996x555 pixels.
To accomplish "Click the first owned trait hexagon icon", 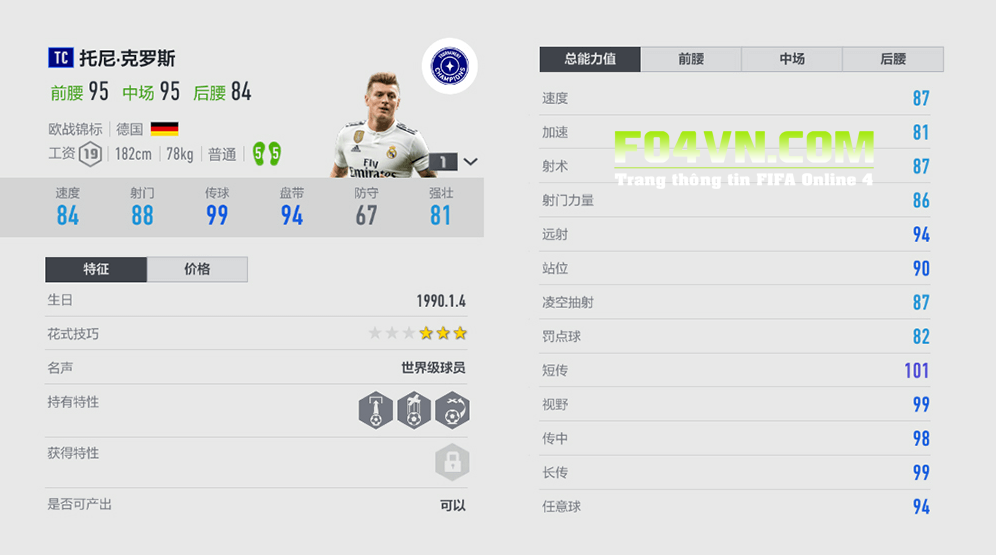I will 375,410.
